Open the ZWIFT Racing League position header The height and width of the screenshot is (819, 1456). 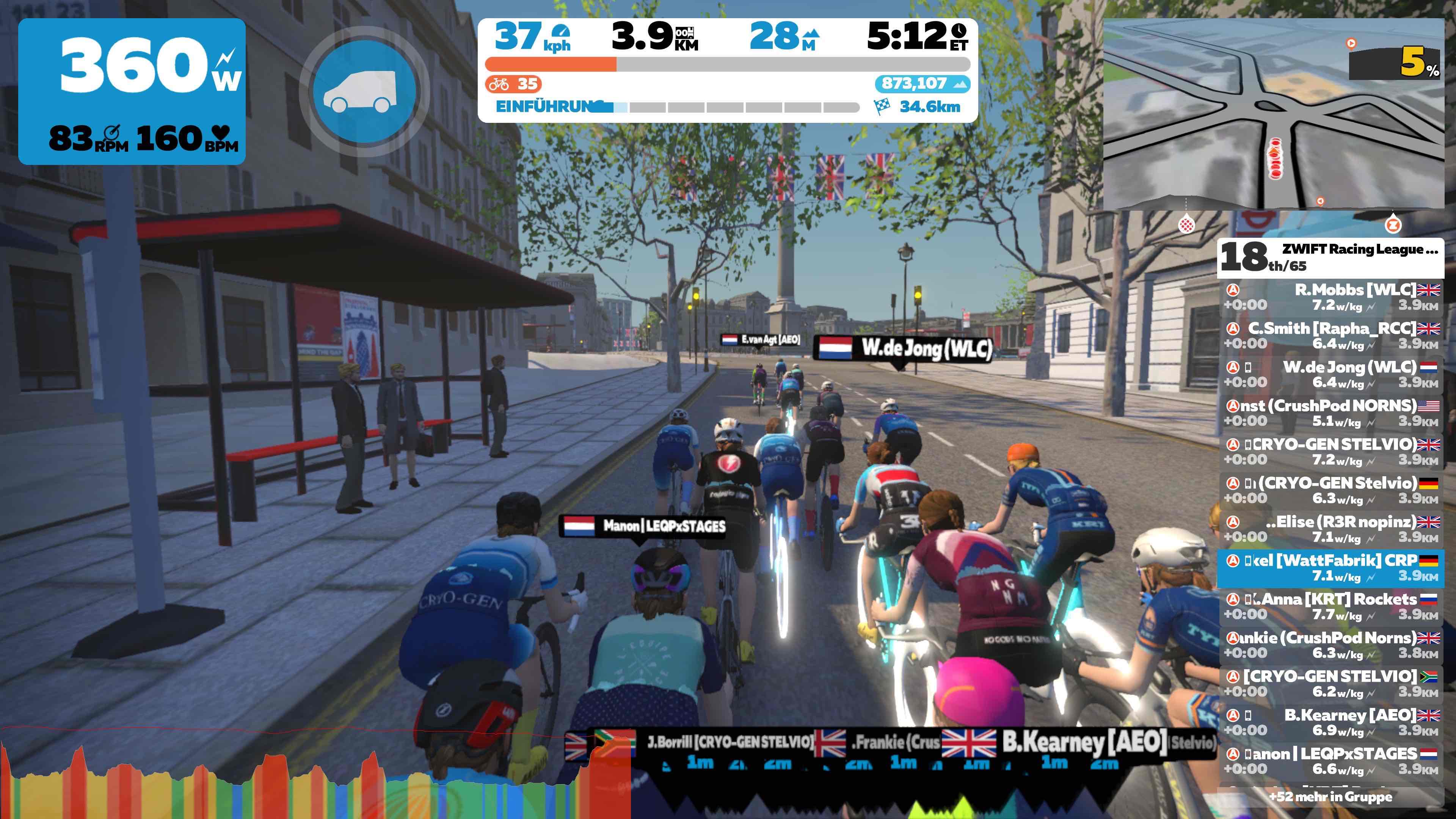pyautogui.click(x=1330, y=257)
